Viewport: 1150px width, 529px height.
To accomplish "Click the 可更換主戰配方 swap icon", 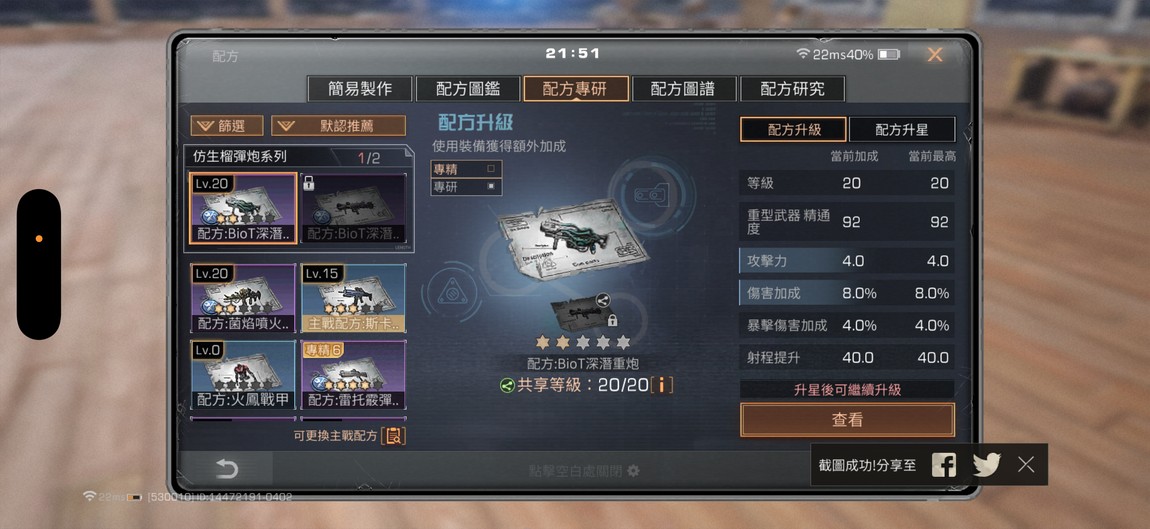I will pyautogui.click(x=394, y=436).
